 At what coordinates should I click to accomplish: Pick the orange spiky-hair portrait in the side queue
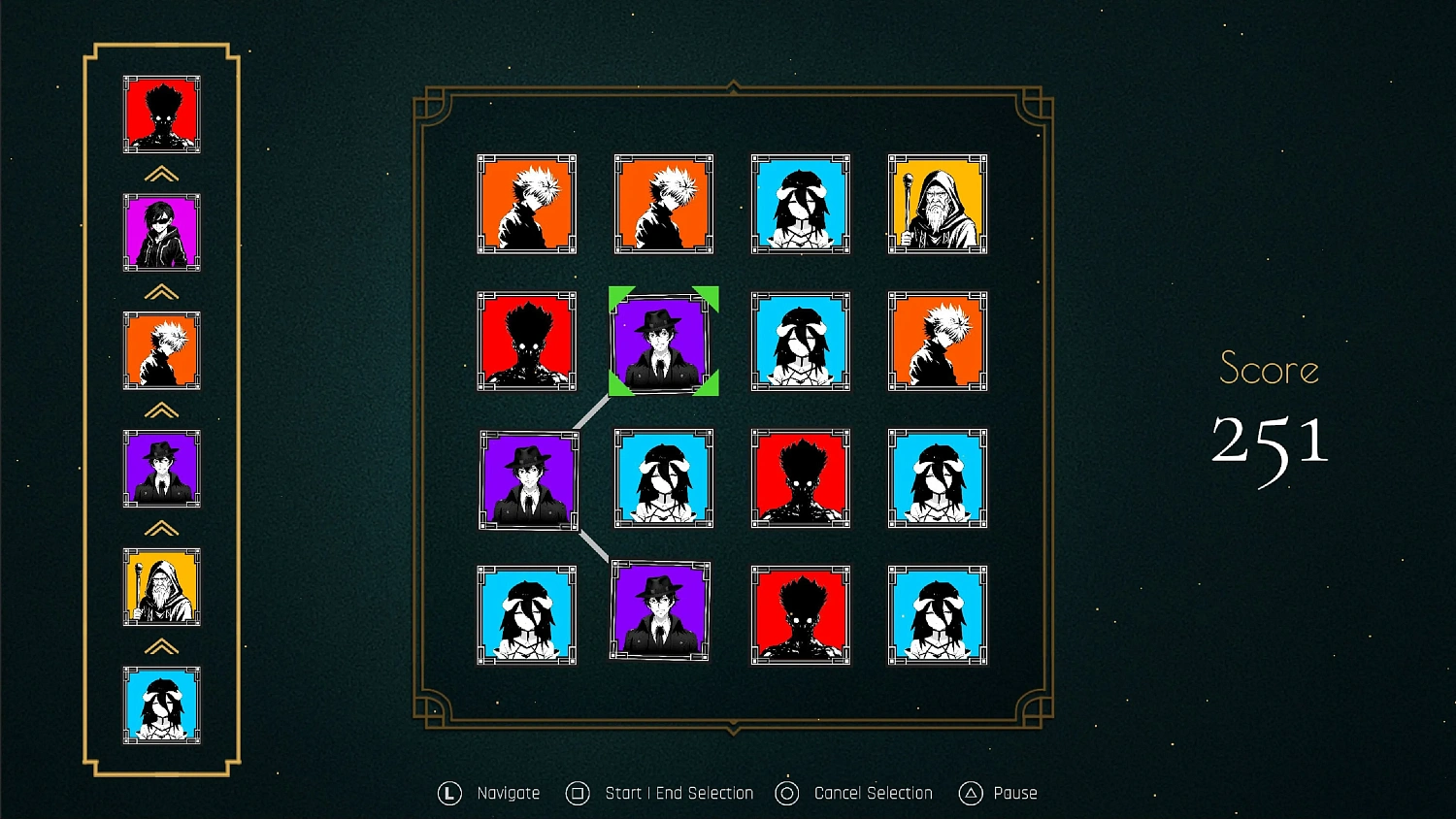(x=162, y=350)
